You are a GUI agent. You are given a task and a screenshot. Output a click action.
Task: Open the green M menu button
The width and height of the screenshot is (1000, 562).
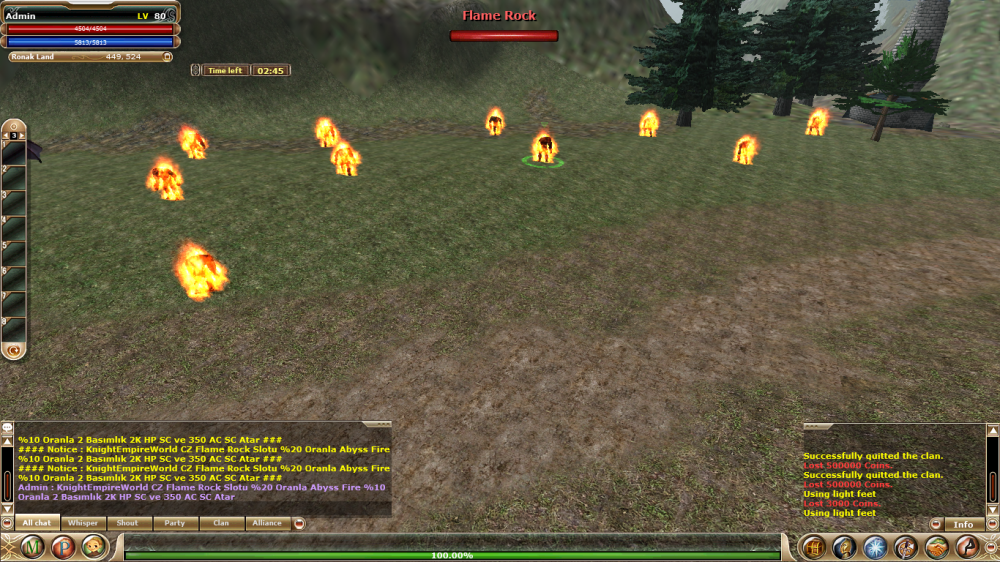pos(34,547)
